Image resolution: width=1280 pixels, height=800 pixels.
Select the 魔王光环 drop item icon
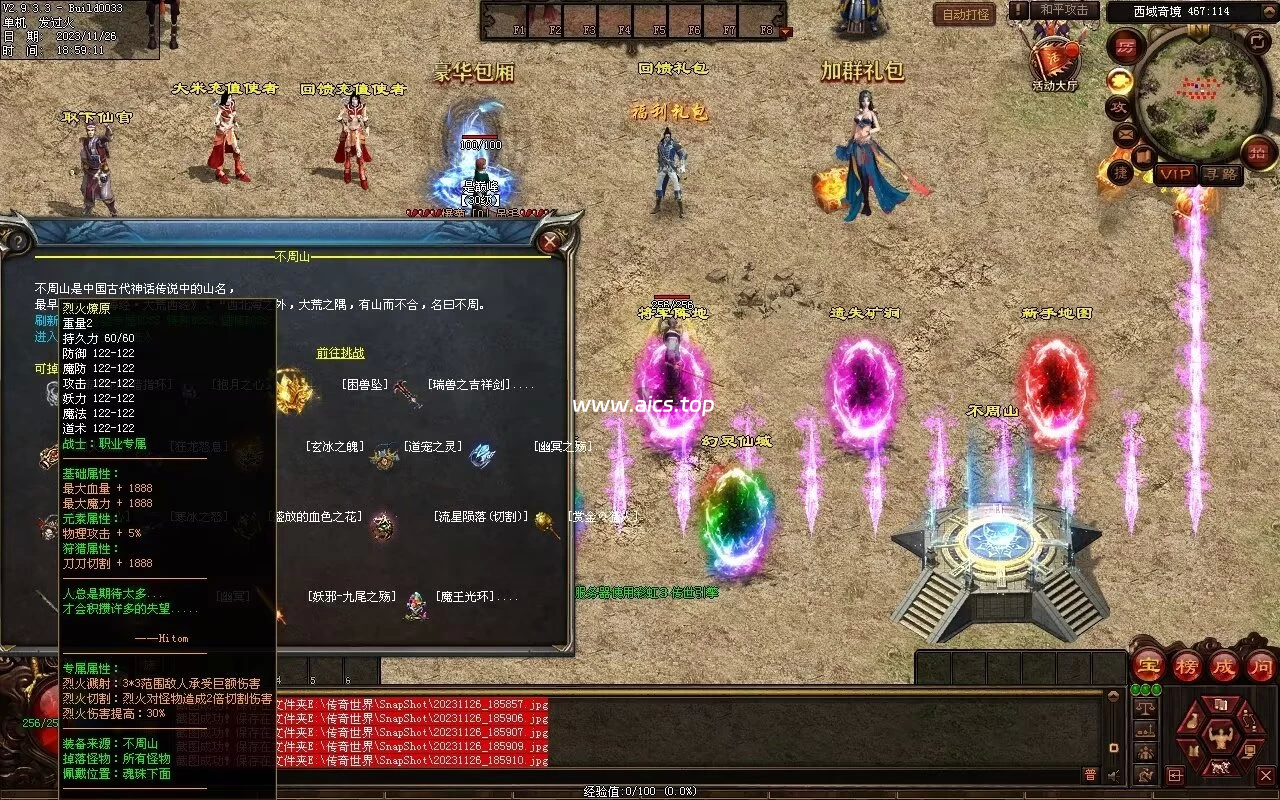coord(415,605)
